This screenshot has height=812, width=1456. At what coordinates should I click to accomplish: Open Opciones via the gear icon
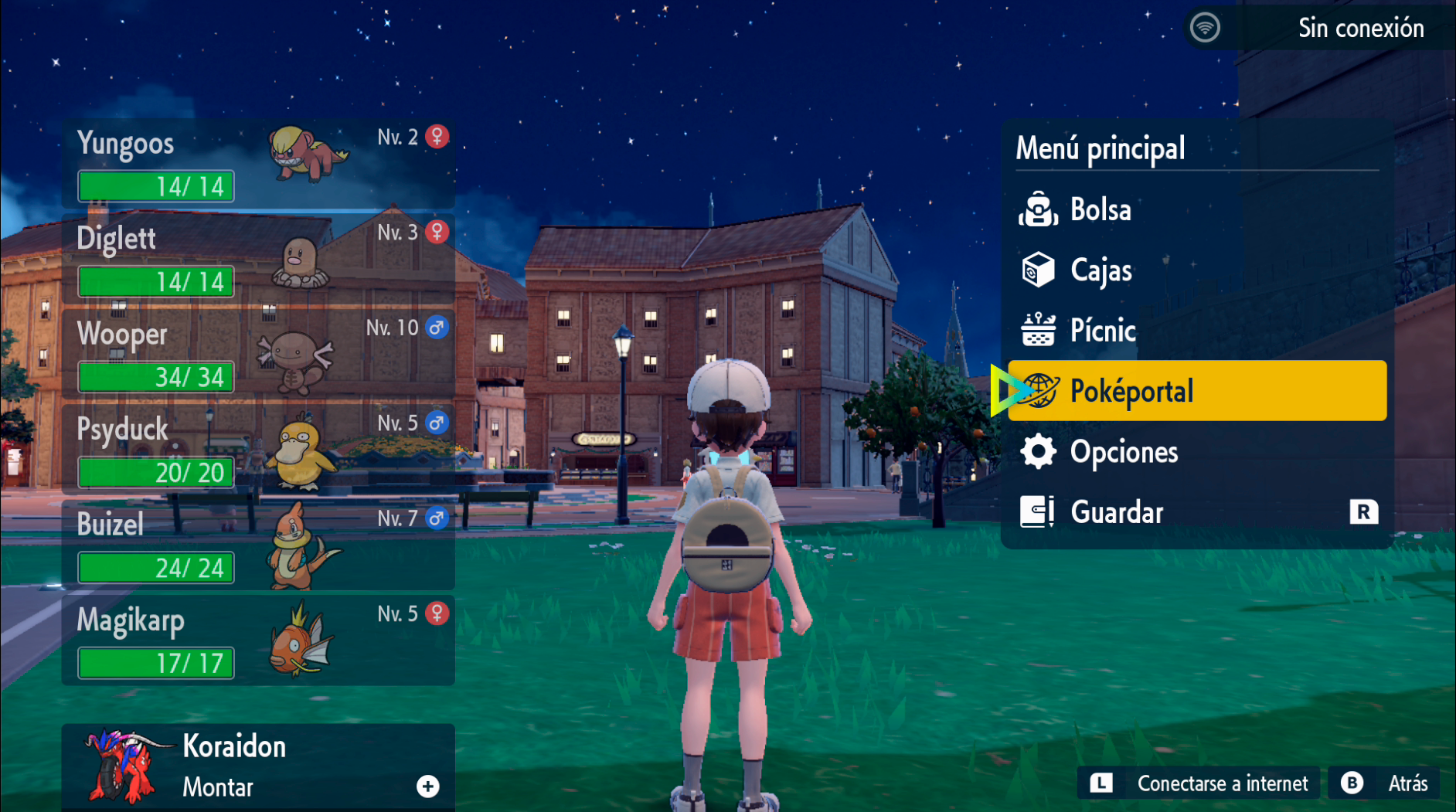(x=1039, y=451)
